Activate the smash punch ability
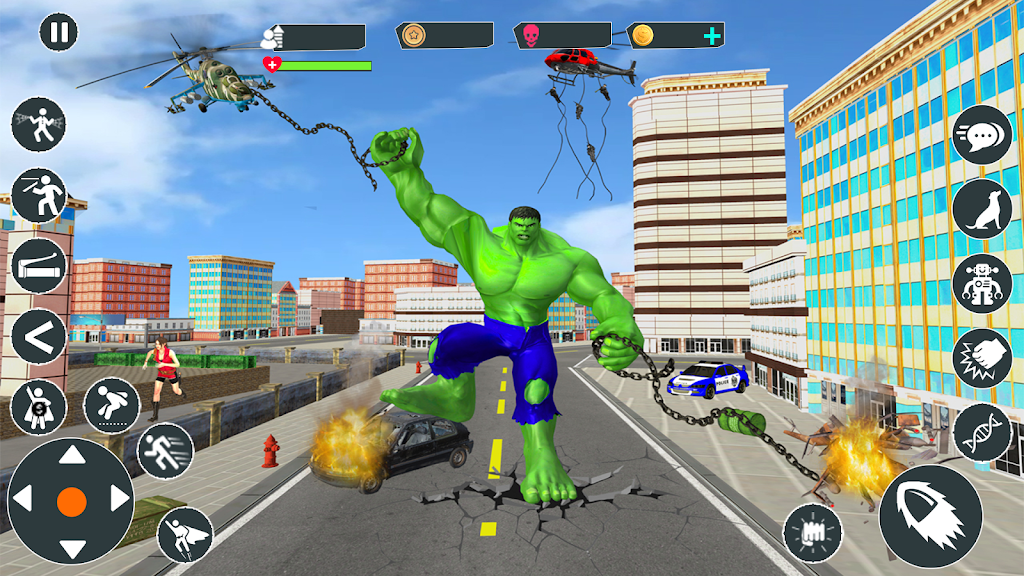1024x576 pixels. (x=981, y=358)
